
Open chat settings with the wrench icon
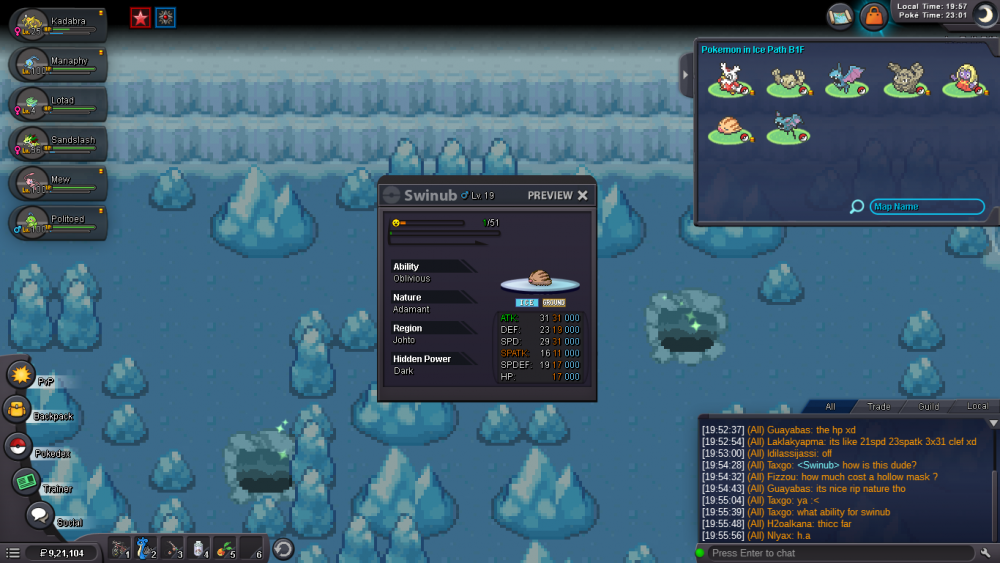point(986,553)
